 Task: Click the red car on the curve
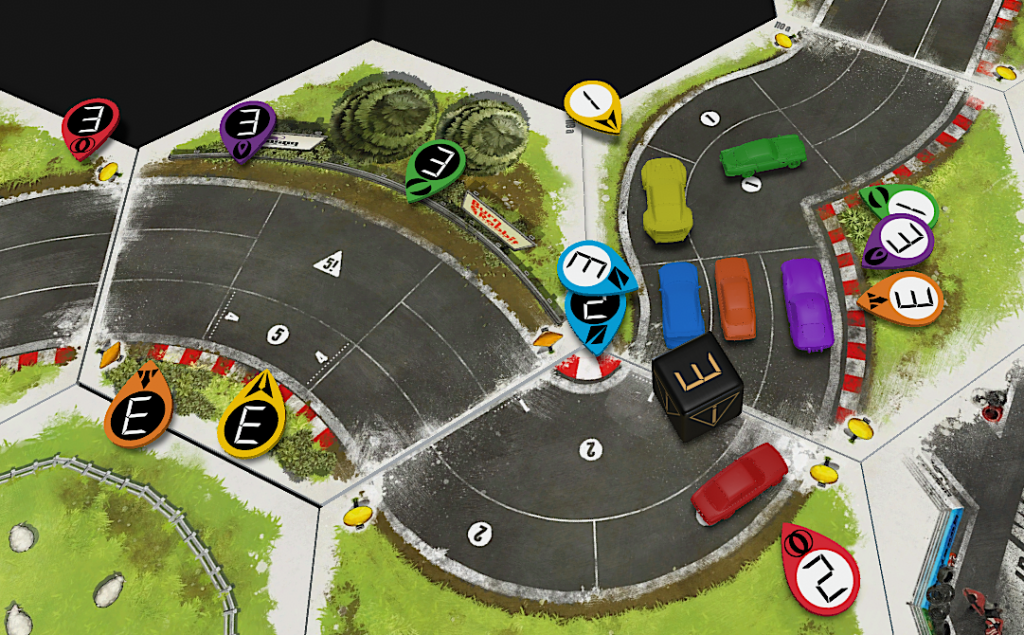tap(740, 482)
